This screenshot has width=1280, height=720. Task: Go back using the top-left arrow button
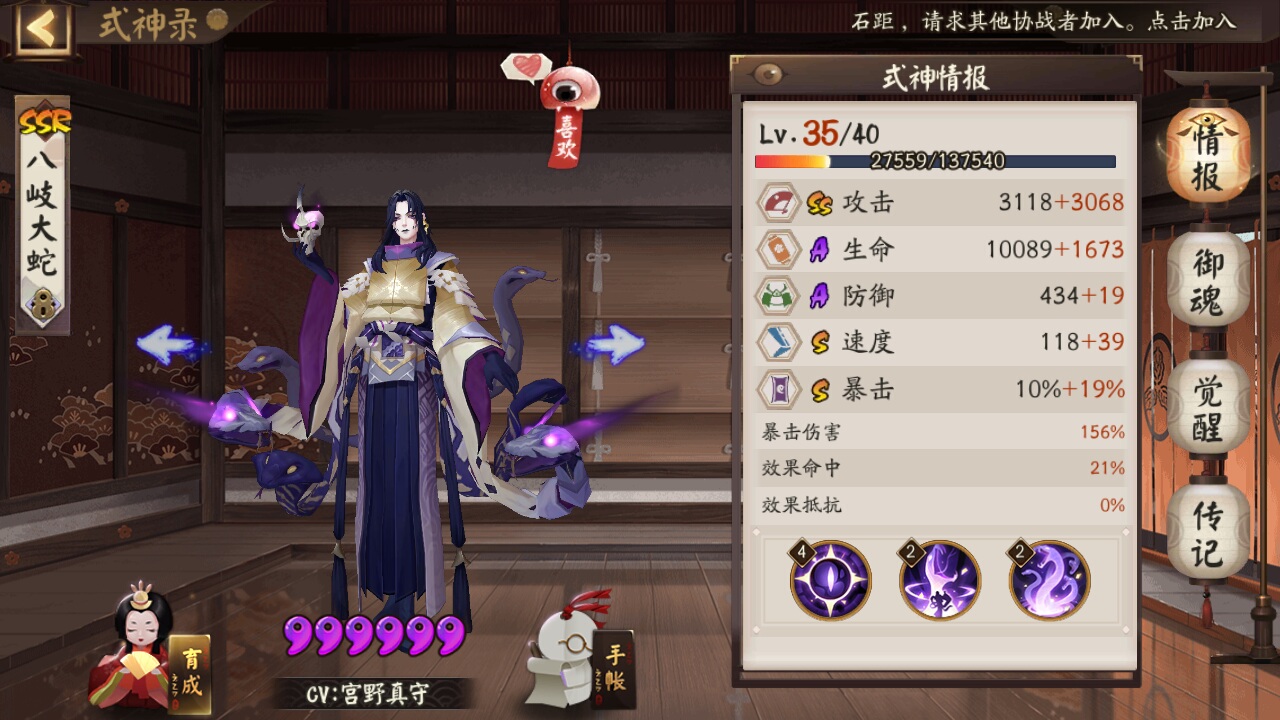pyautogui.click(x=42, y=28)
